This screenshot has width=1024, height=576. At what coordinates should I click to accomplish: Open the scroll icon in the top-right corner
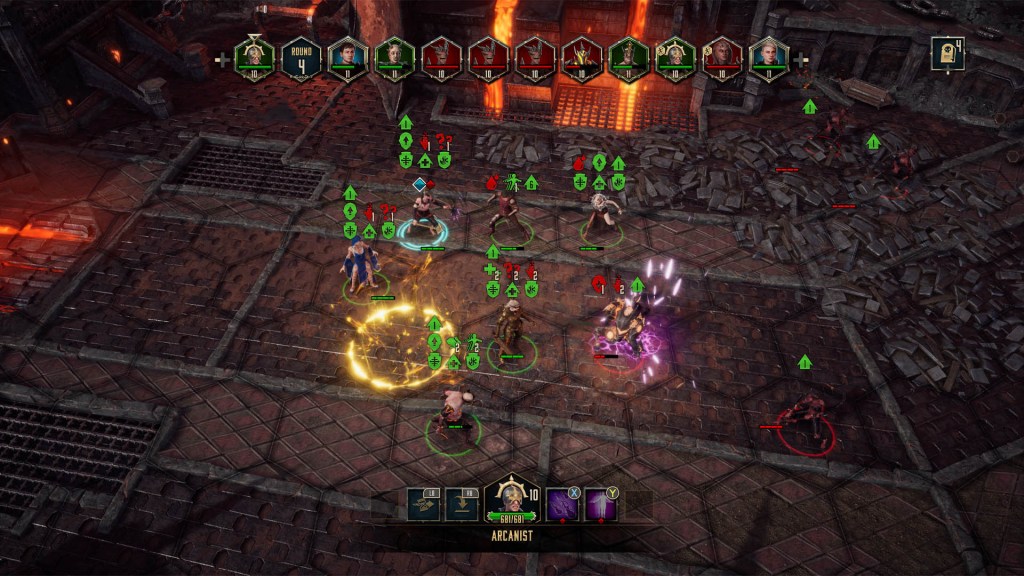tap(946, 53)
